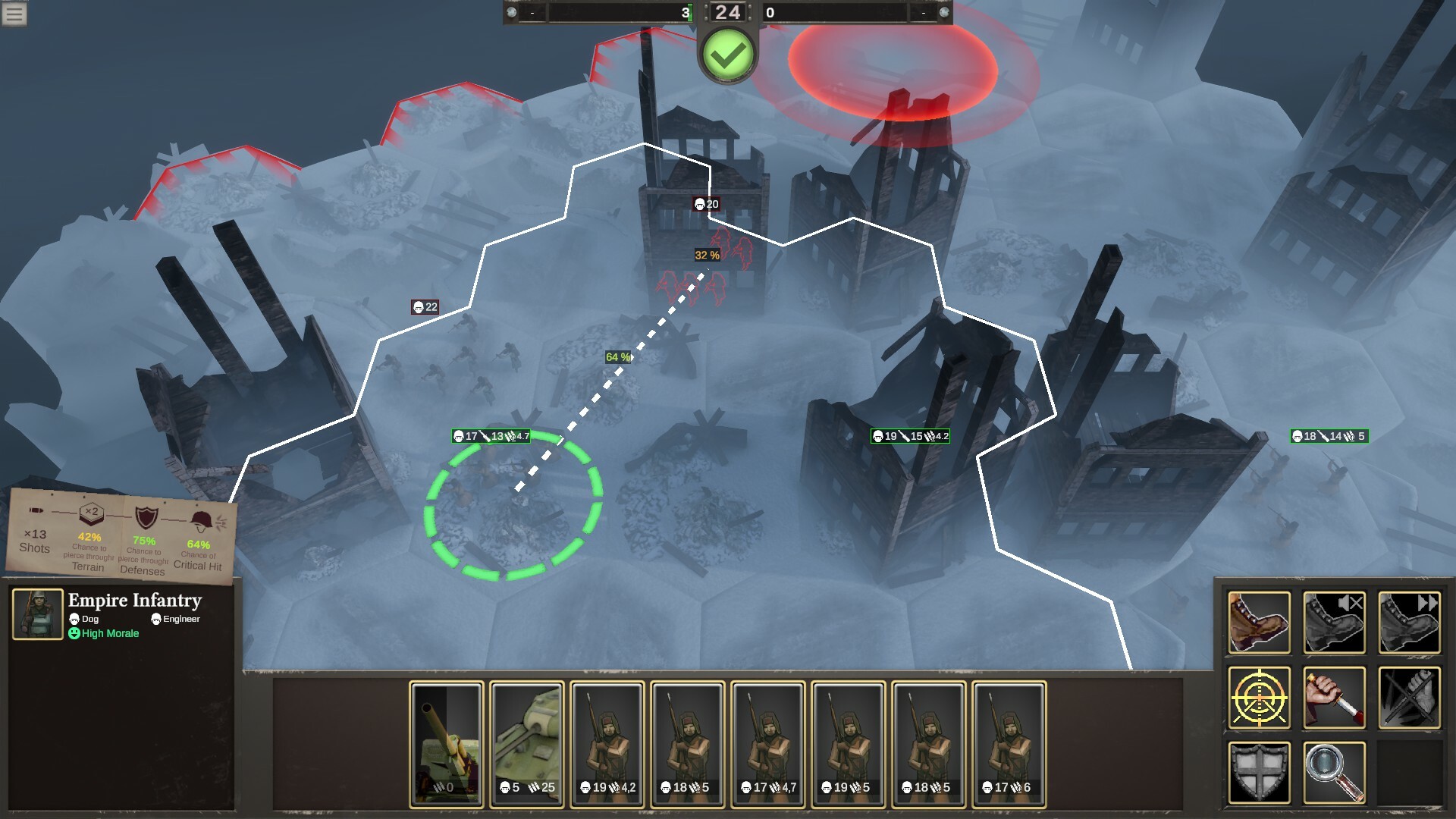This screenshot has height=819, width=1456.
Task: Toggle fast march via double-arrow boot icon
Action: [x=1410, y=622]
